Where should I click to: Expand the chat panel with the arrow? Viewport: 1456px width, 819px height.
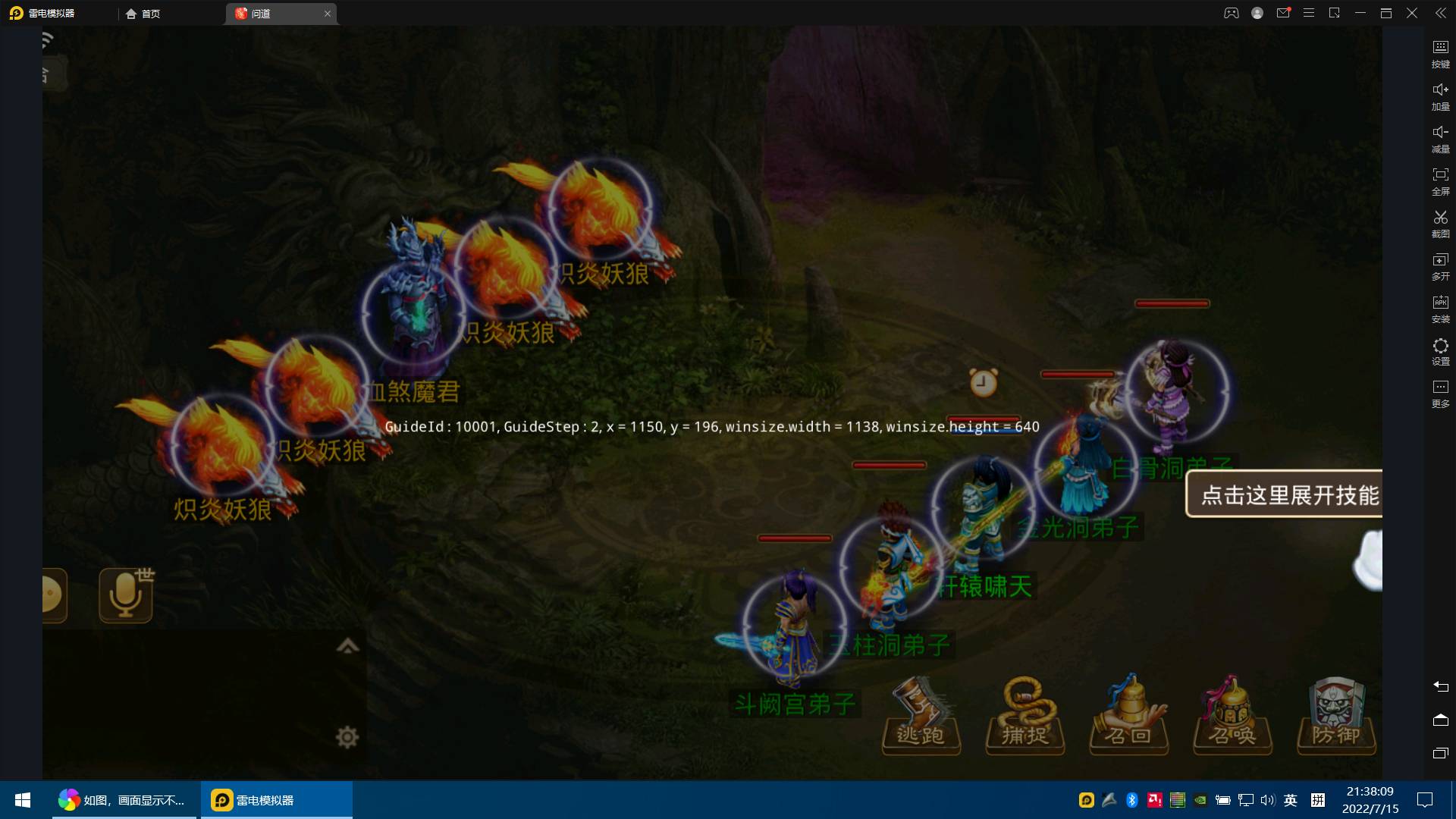click(347, 646)
